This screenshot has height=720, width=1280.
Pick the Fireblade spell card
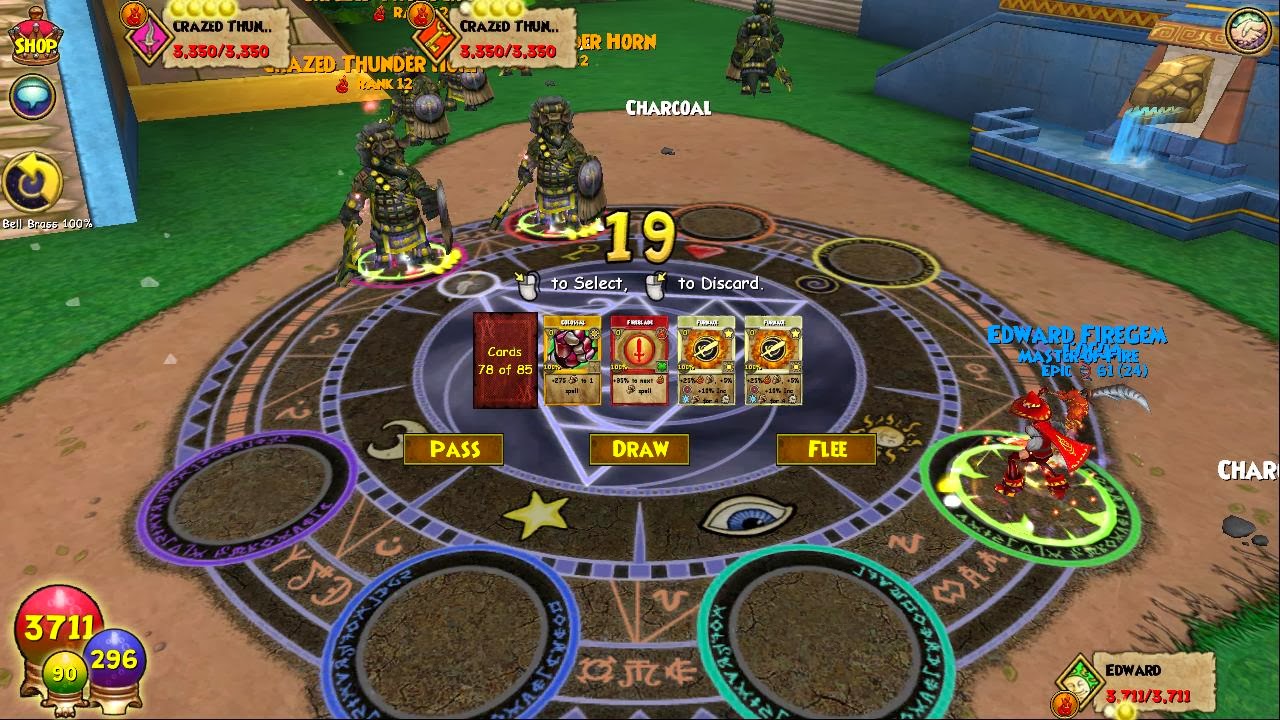coord(639,360)
